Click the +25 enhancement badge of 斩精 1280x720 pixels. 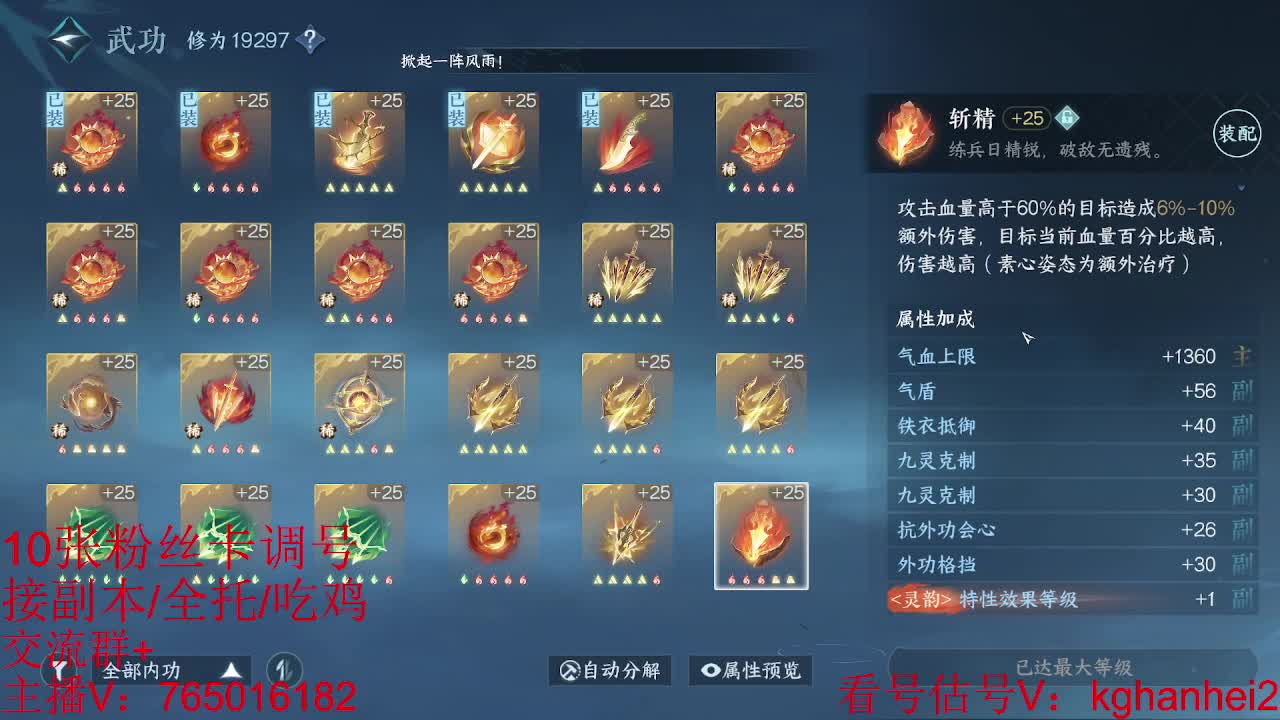coord(1027,118)
